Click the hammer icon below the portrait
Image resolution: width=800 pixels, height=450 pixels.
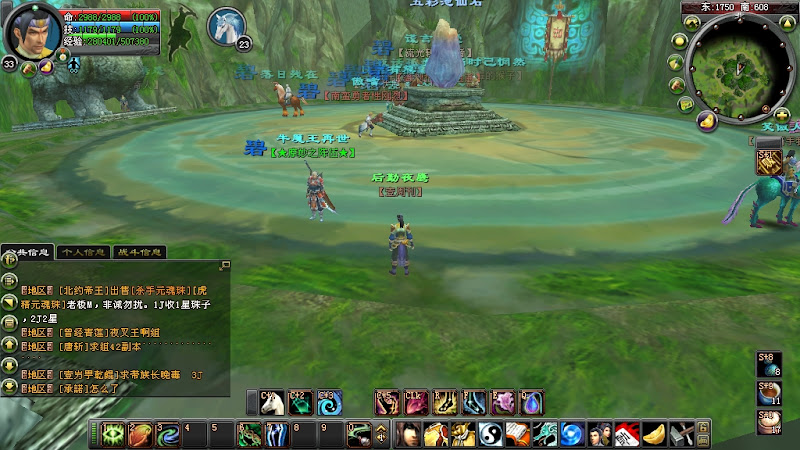(x=30, y=68)
